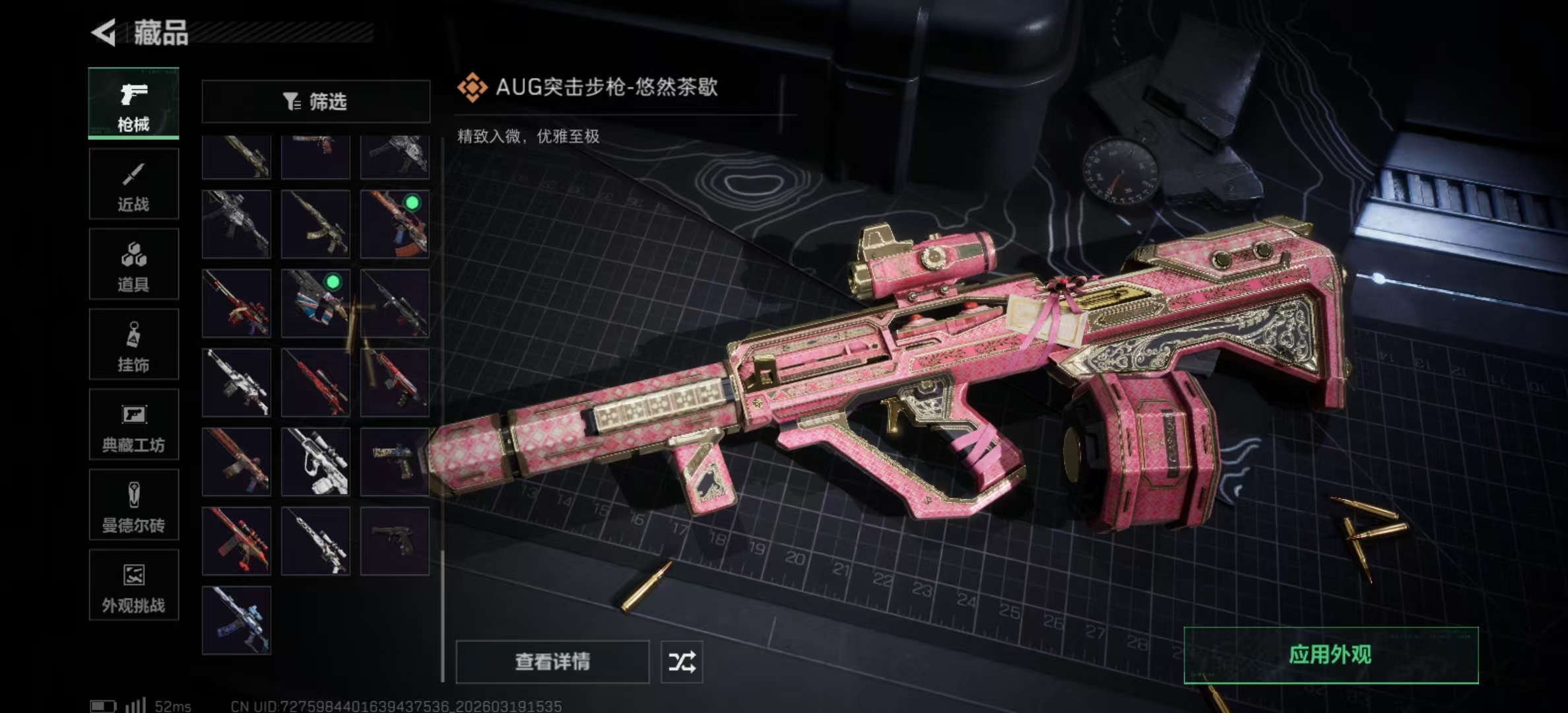Click the funnel icon inside the 筛选 bar

[x=291, y=101]
